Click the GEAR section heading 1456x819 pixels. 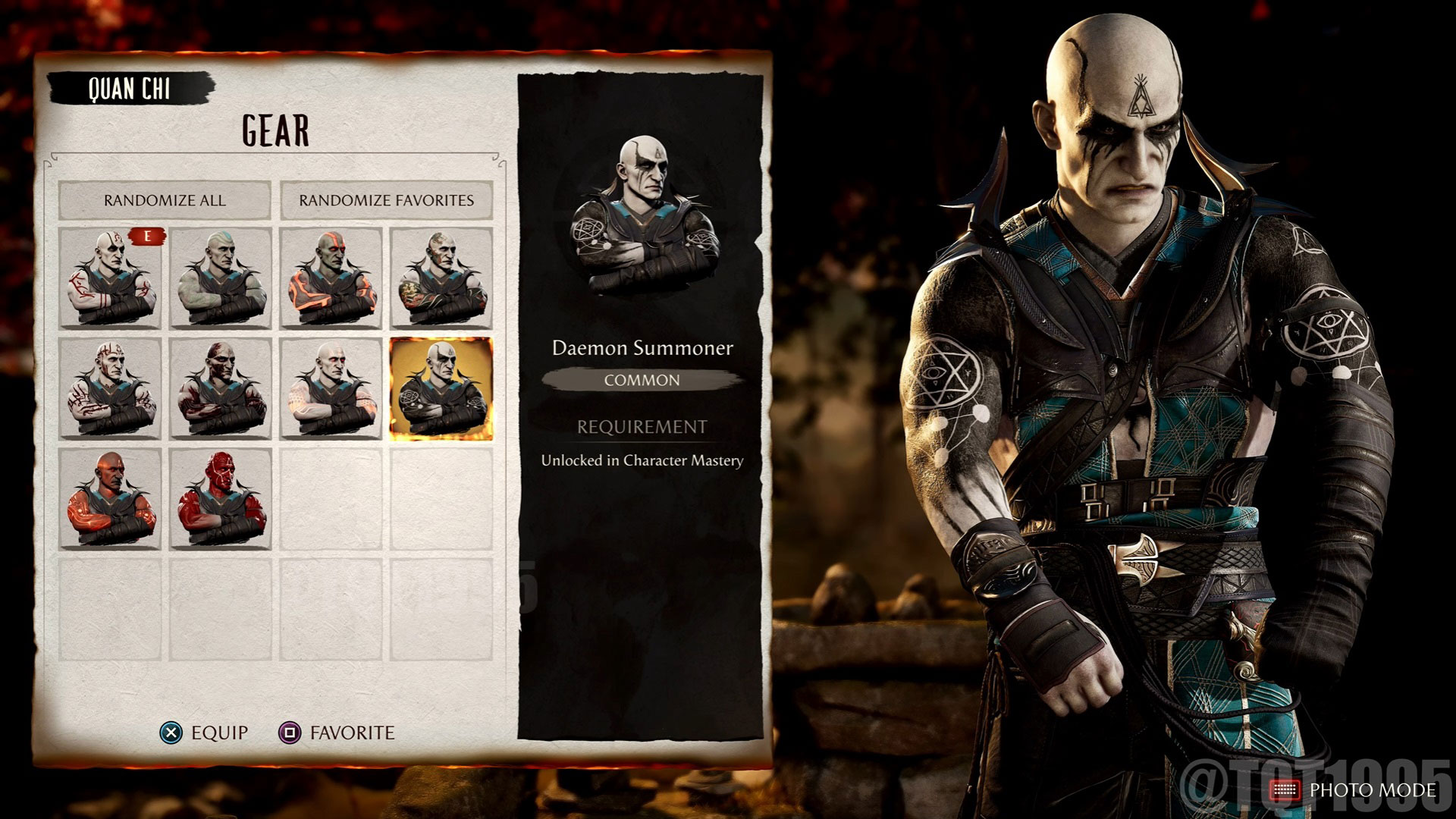pos(275,130)
